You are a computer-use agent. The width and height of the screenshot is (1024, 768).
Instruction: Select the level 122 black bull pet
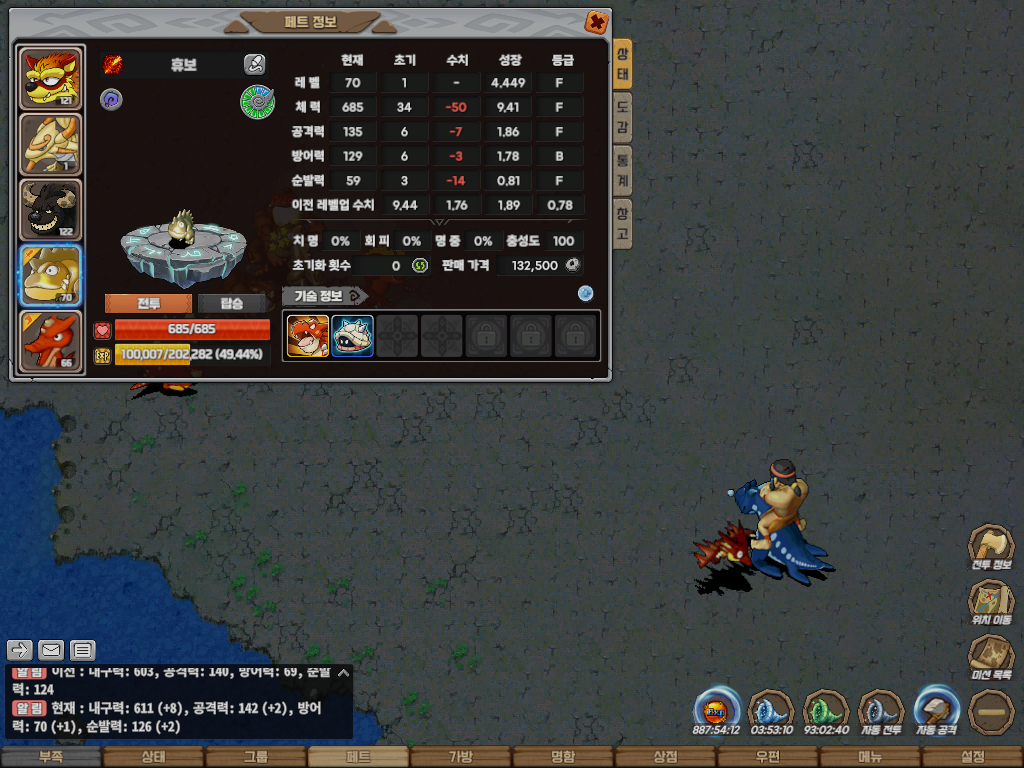coord(50,210)
